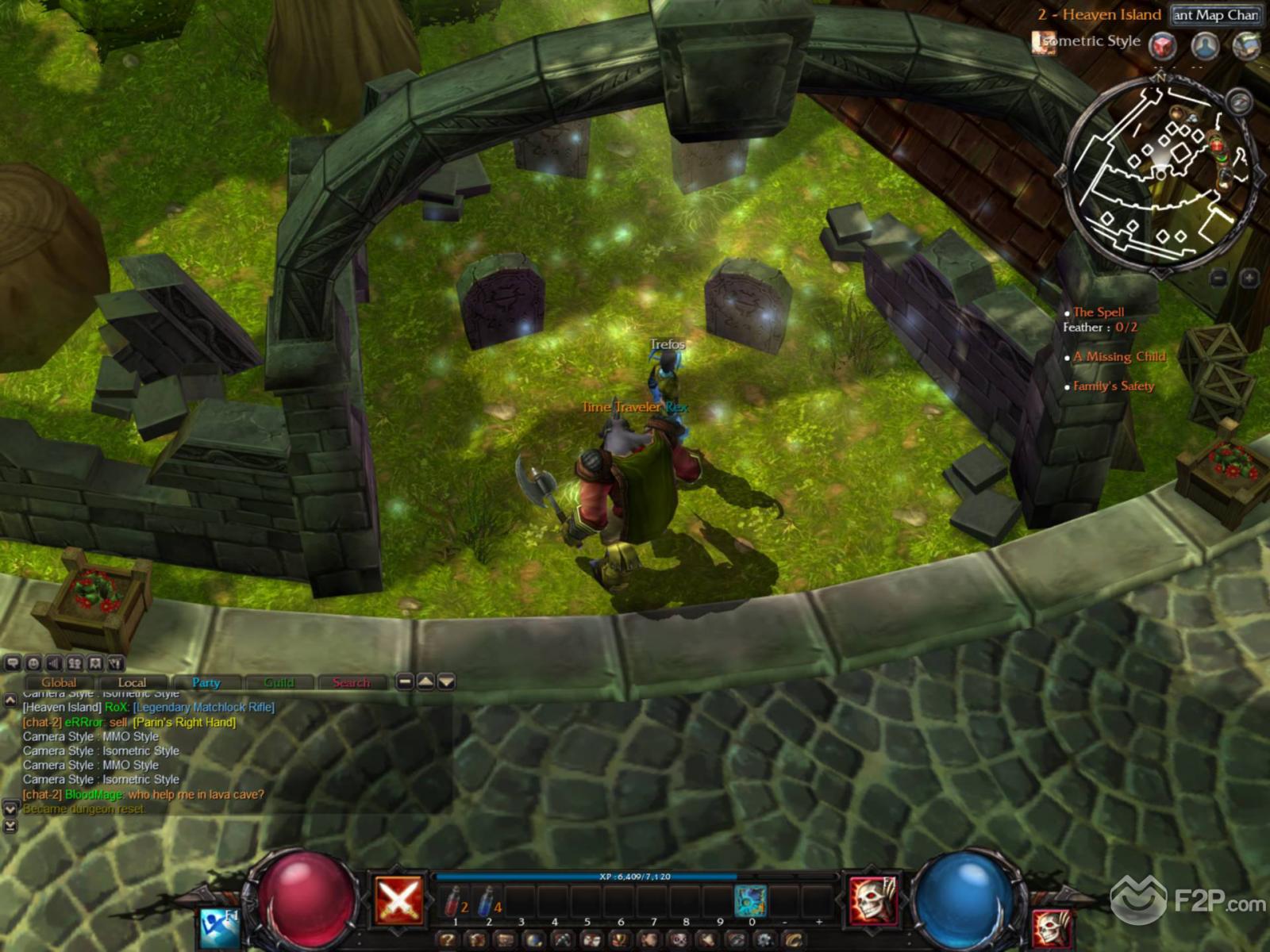Zoom out the minimap with the minus button
Screen dimensions: 1270x952
1220,278
